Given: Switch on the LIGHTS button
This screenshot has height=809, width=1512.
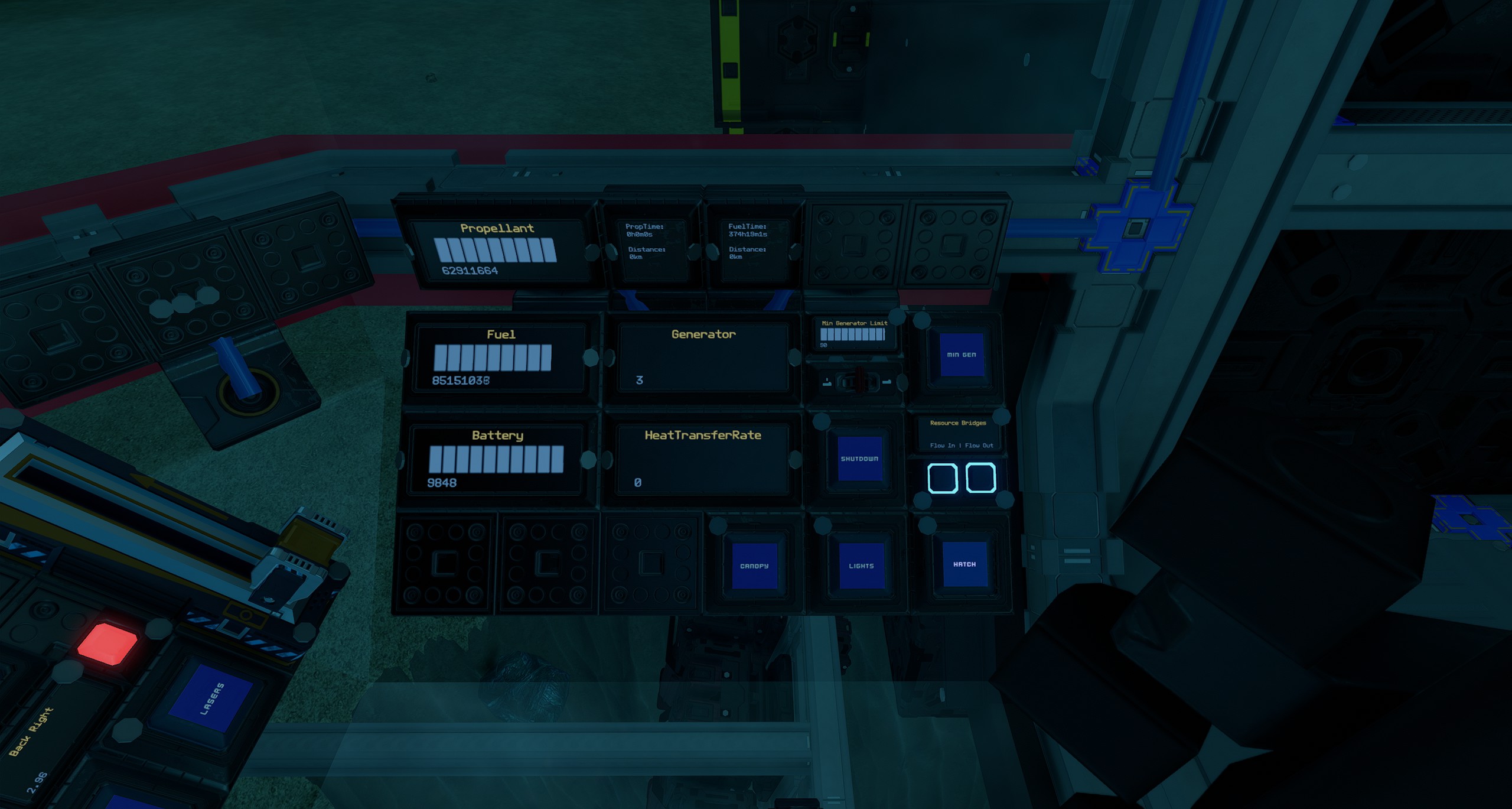Looking at the screenshot, I should [x=861, y=566].
